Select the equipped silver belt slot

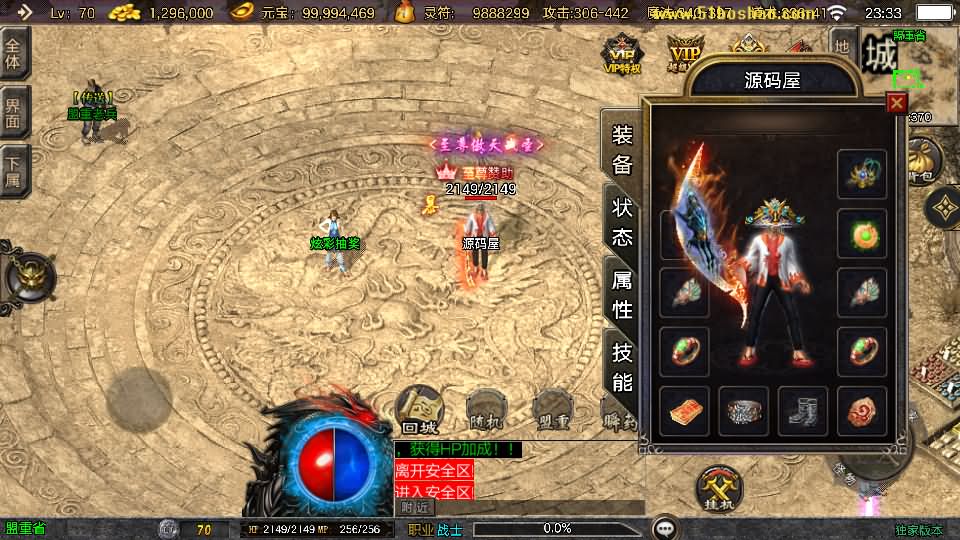[744, 411]
